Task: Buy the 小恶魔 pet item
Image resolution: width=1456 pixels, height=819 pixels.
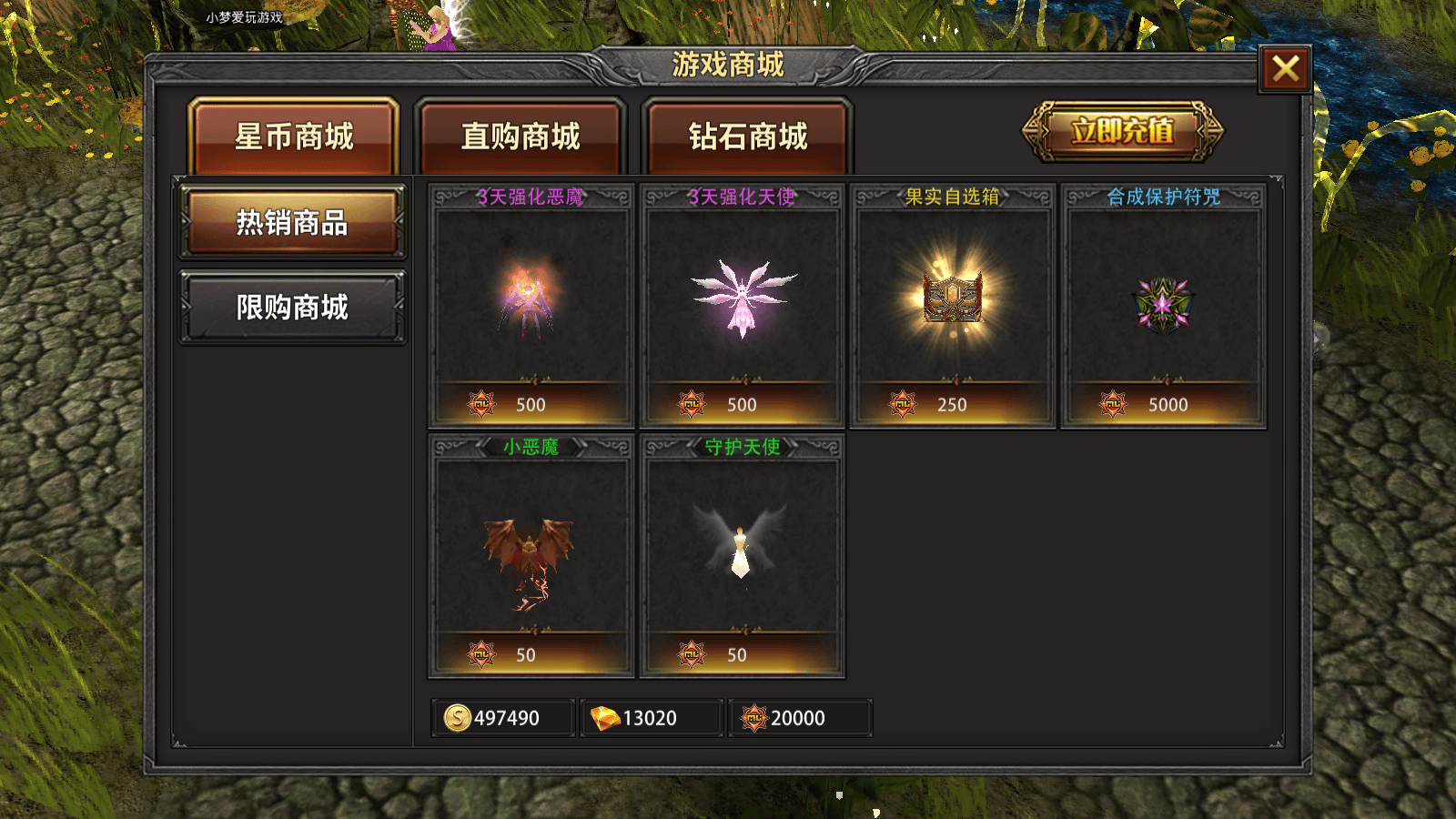Action: click(531, 556)
